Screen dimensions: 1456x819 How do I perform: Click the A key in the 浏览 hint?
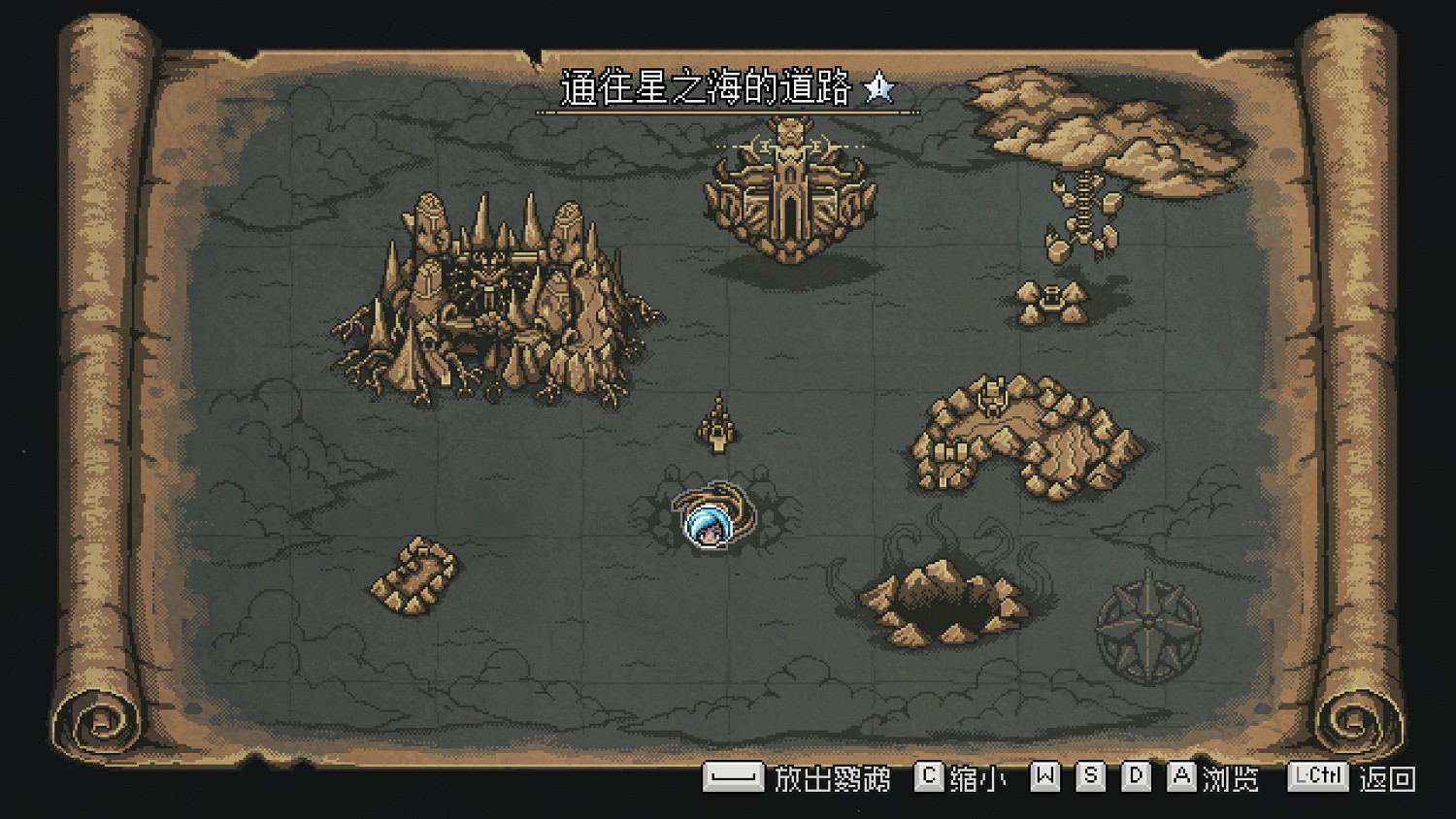(1180, 777)
